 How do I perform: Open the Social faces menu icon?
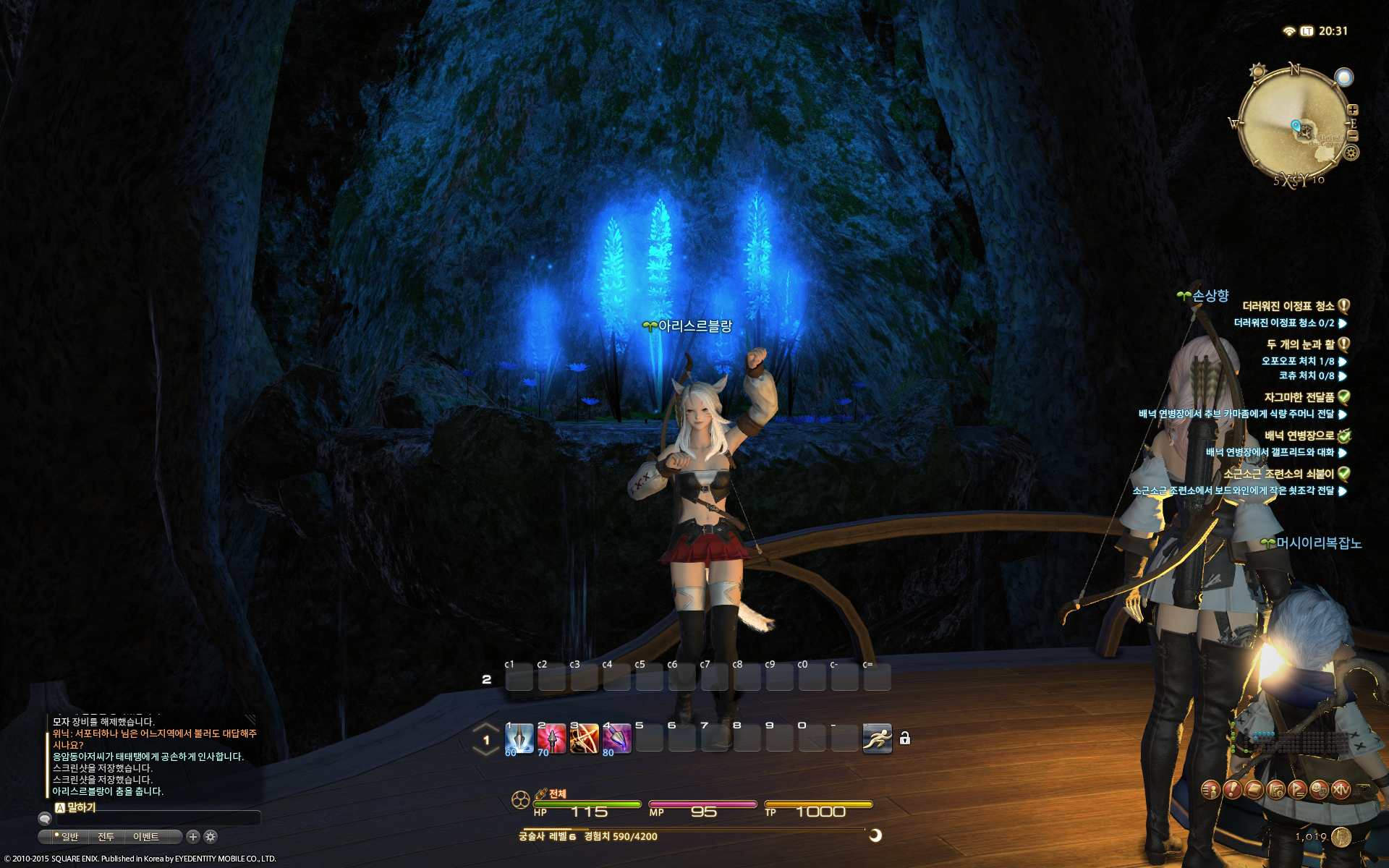(1320, 790)
